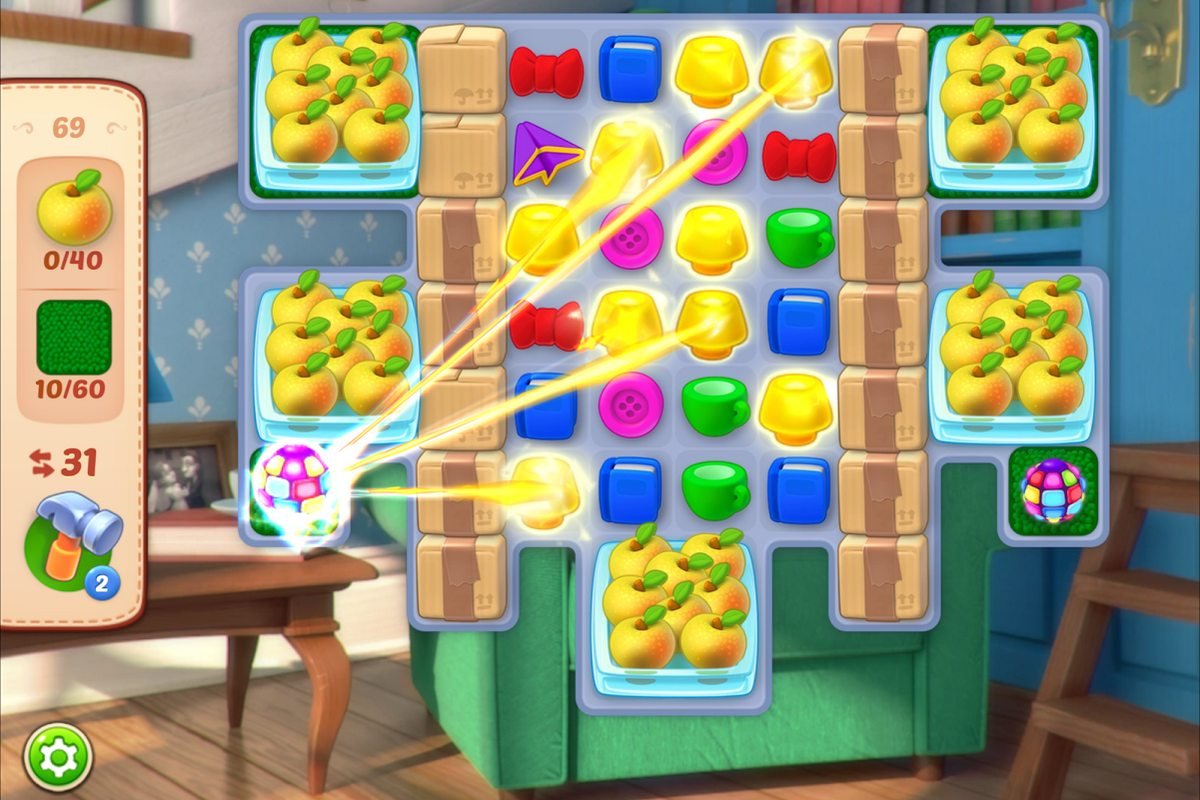Screen dimensions: 1200x800
Task: Choose the red bow directly above the paper plane
Action: coord(546,72)
